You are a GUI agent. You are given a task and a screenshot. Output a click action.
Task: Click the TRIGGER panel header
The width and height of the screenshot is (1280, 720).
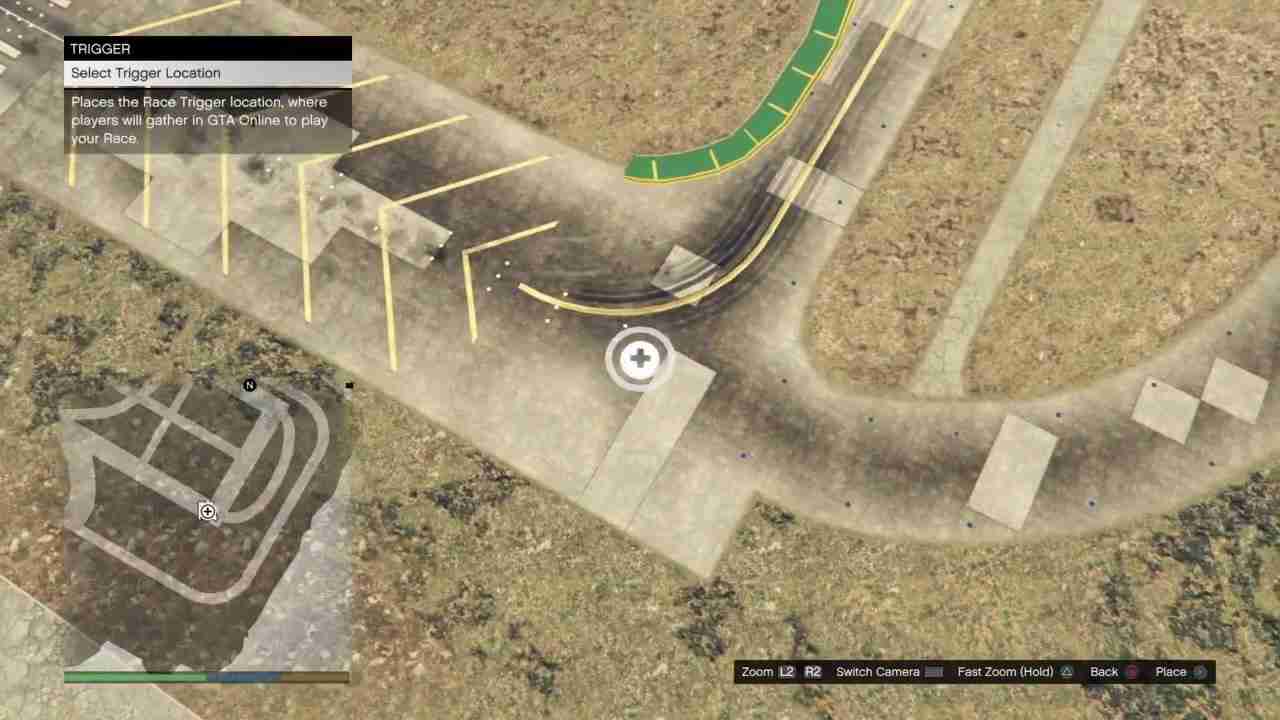[x=100, y=48]
